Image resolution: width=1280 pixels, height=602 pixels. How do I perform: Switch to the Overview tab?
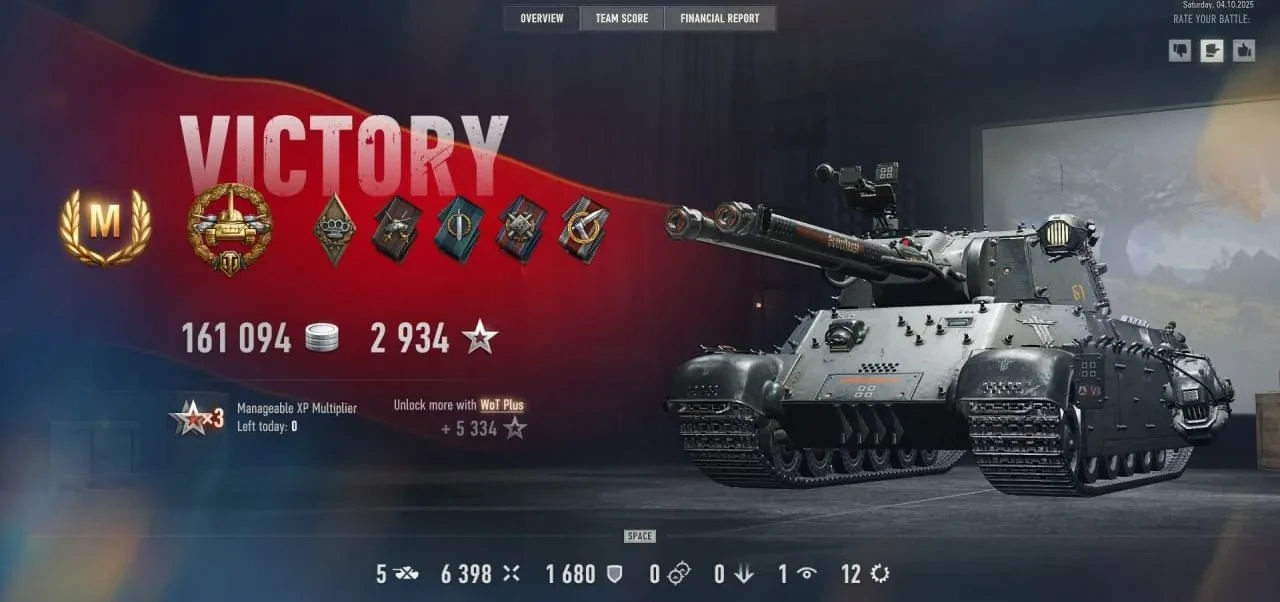[x=541, y=18]
